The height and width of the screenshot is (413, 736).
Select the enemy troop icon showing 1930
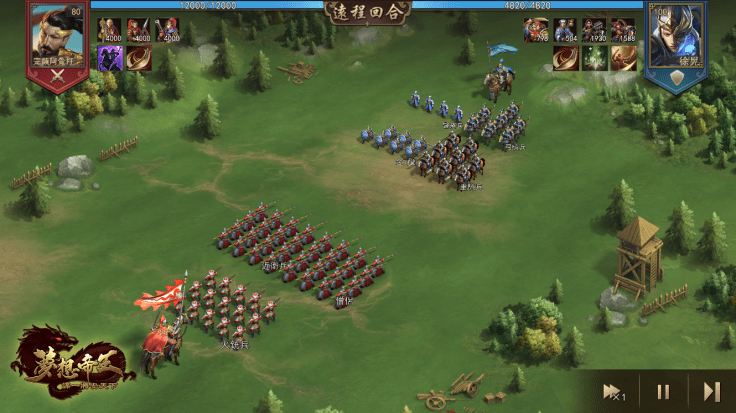595,30
